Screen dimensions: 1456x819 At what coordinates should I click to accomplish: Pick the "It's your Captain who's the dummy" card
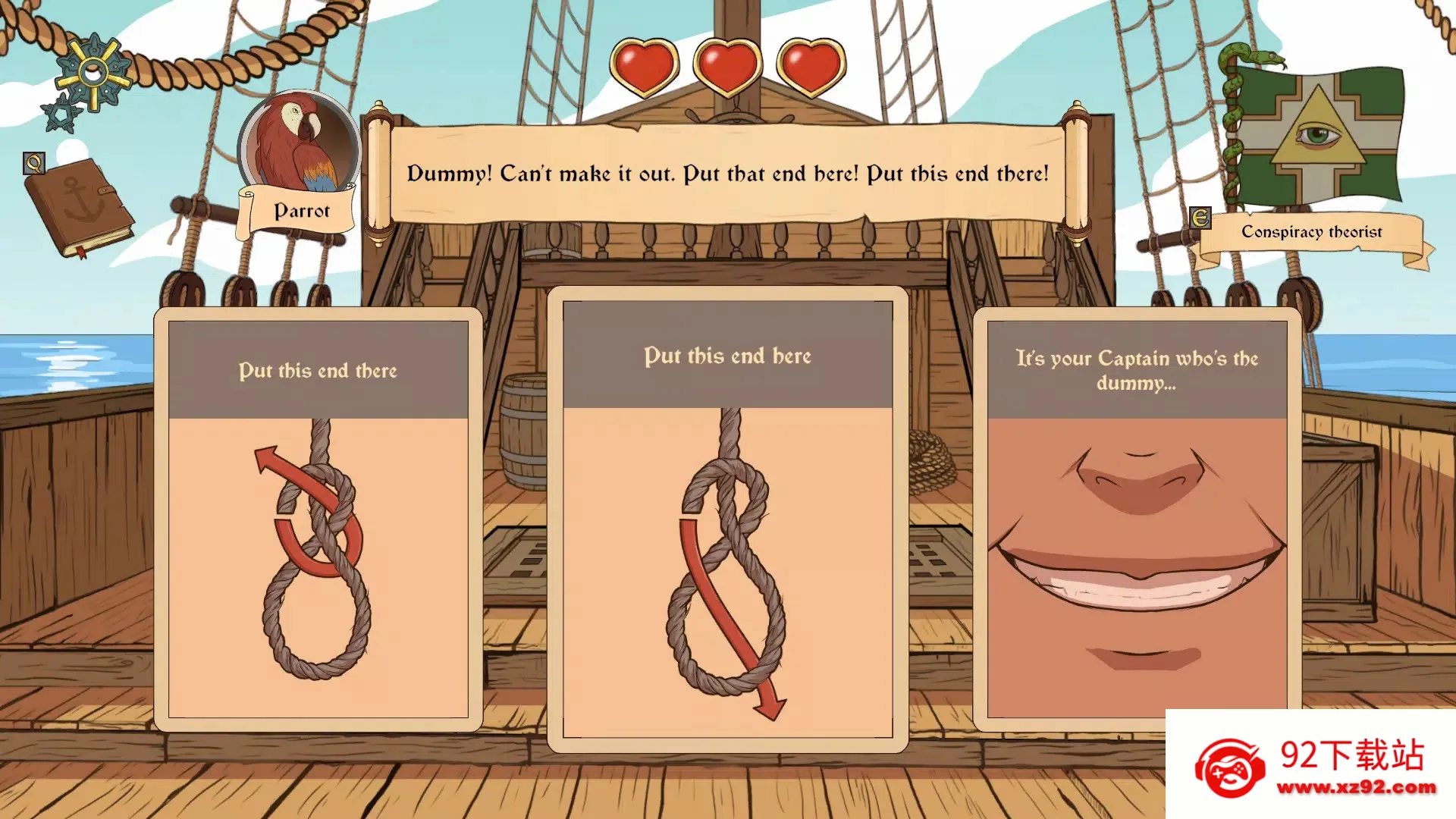(x=1137, y=519)
